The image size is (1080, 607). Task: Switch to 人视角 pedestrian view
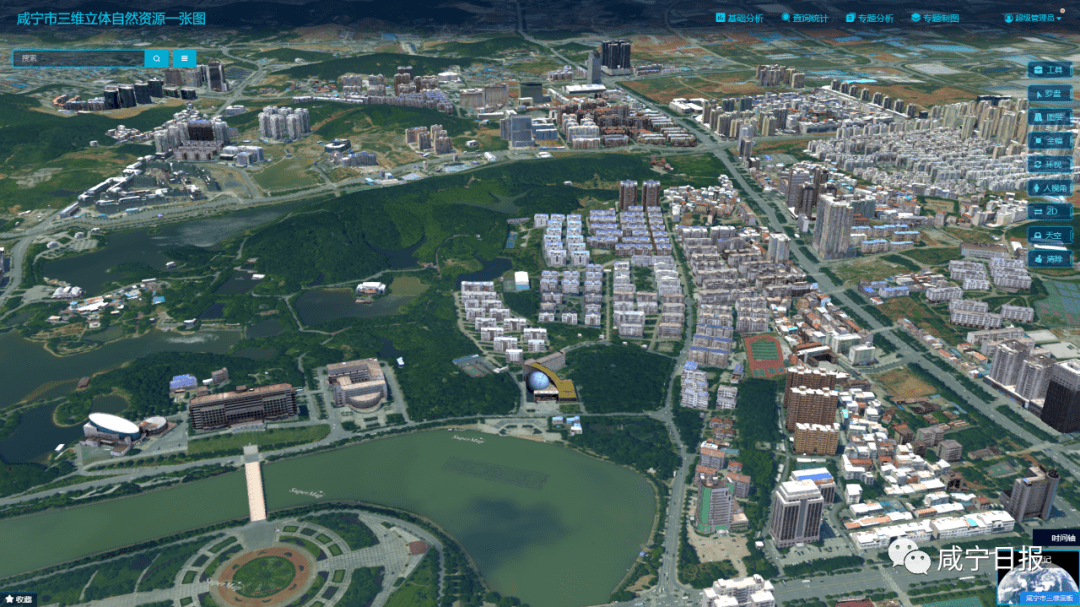tap(1049, 188)
